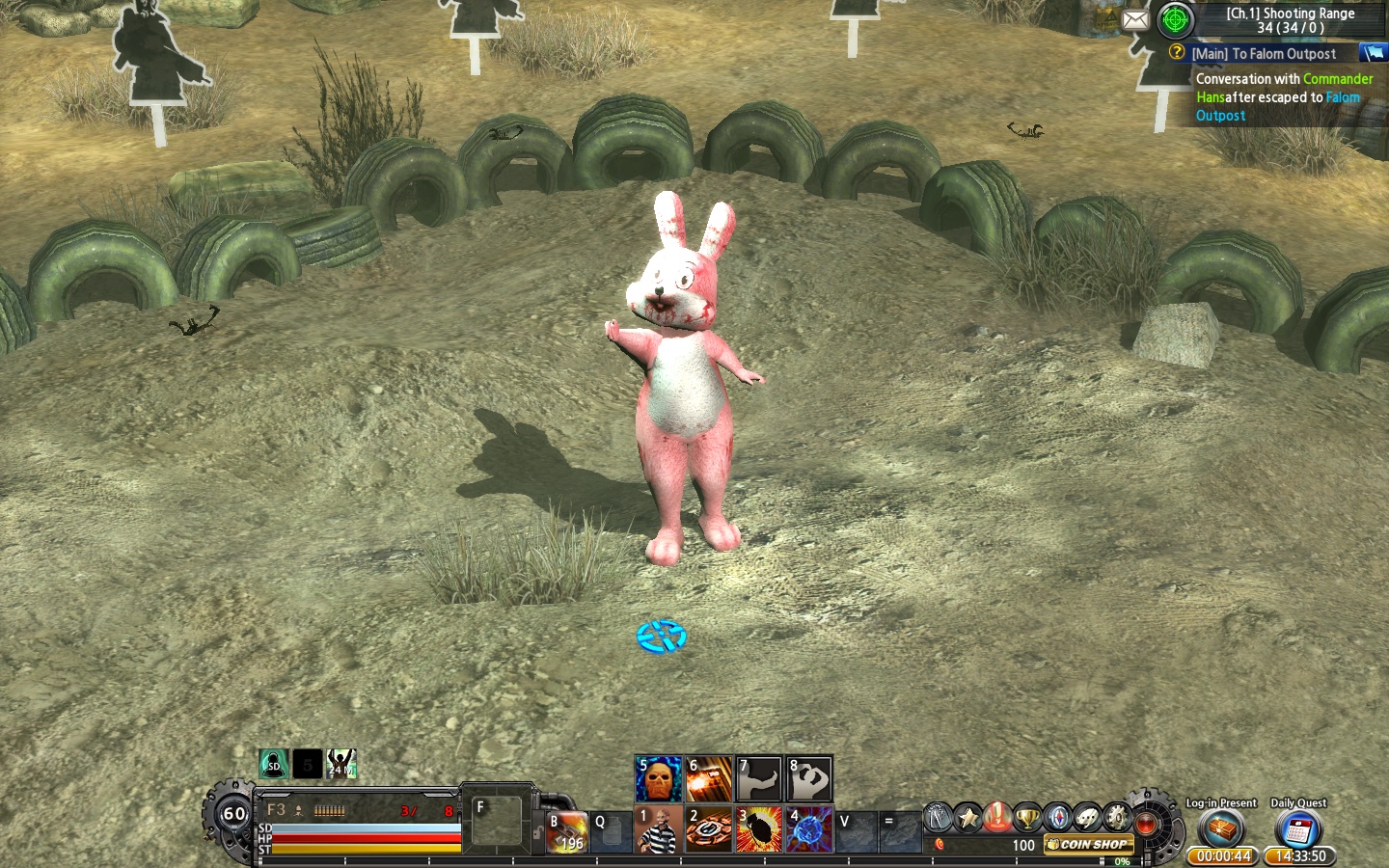
Task: Click the quest flag toggle beside the tracker
Action: tap(1374, 54)
